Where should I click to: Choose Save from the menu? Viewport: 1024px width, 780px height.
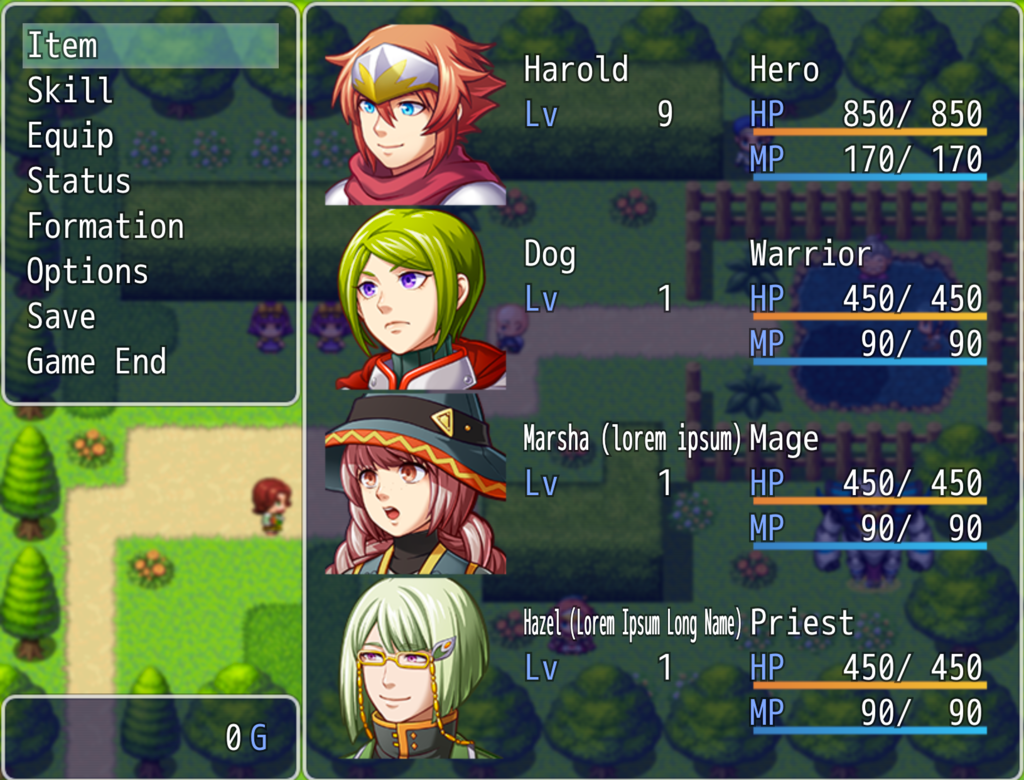(x=61, y=317)
